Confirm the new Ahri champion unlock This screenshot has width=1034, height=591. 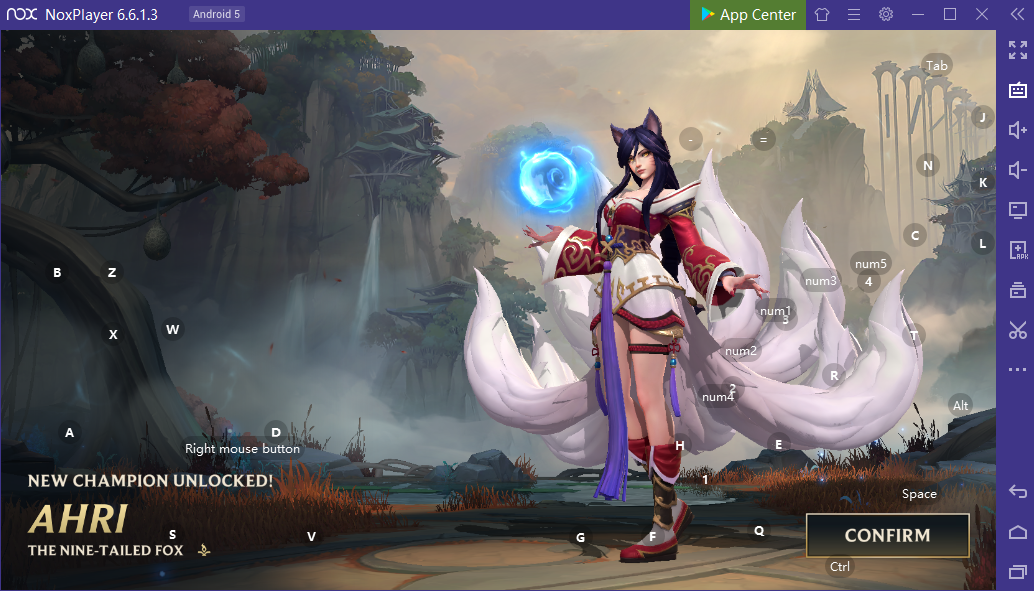(887, 535)
